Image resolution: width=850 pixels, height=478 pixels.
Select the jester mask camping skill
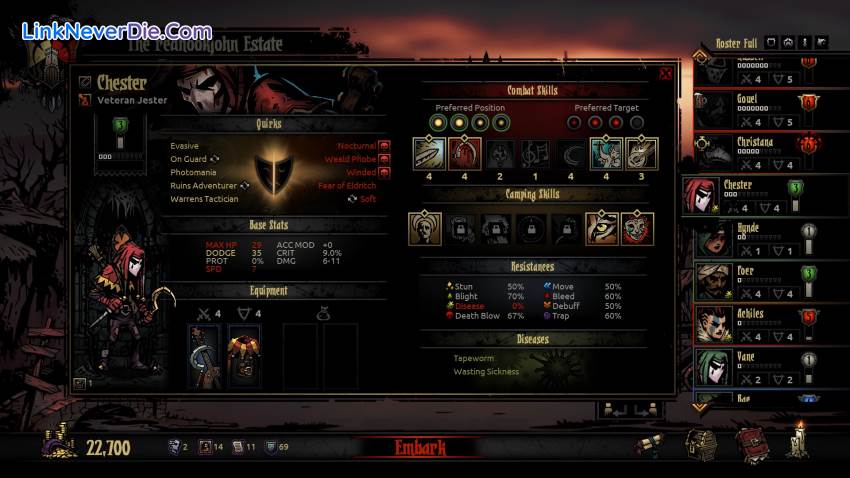pos(637,228)
